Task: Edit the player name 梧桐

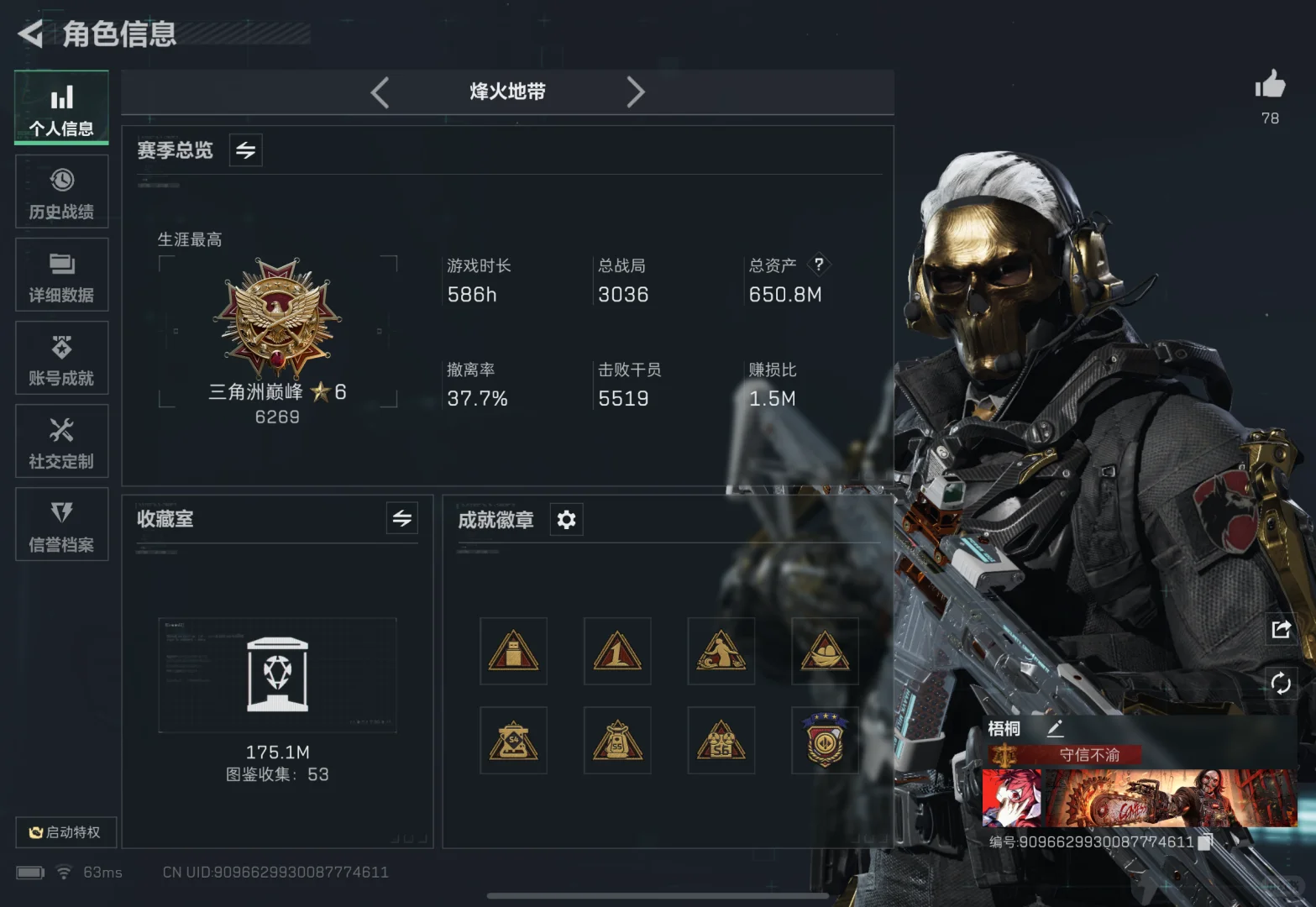Action: click(1056, 728)
